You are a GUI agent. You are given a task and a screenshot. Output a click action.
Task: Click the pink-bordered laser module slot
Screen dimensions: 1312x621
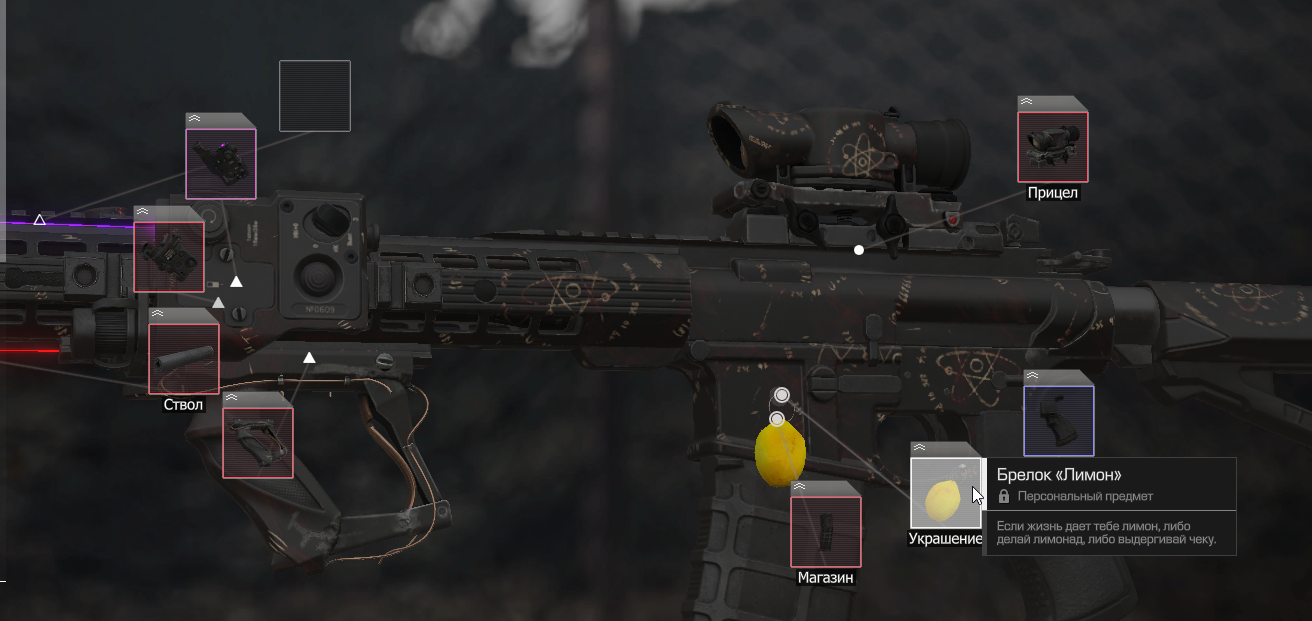coord(221,163)
